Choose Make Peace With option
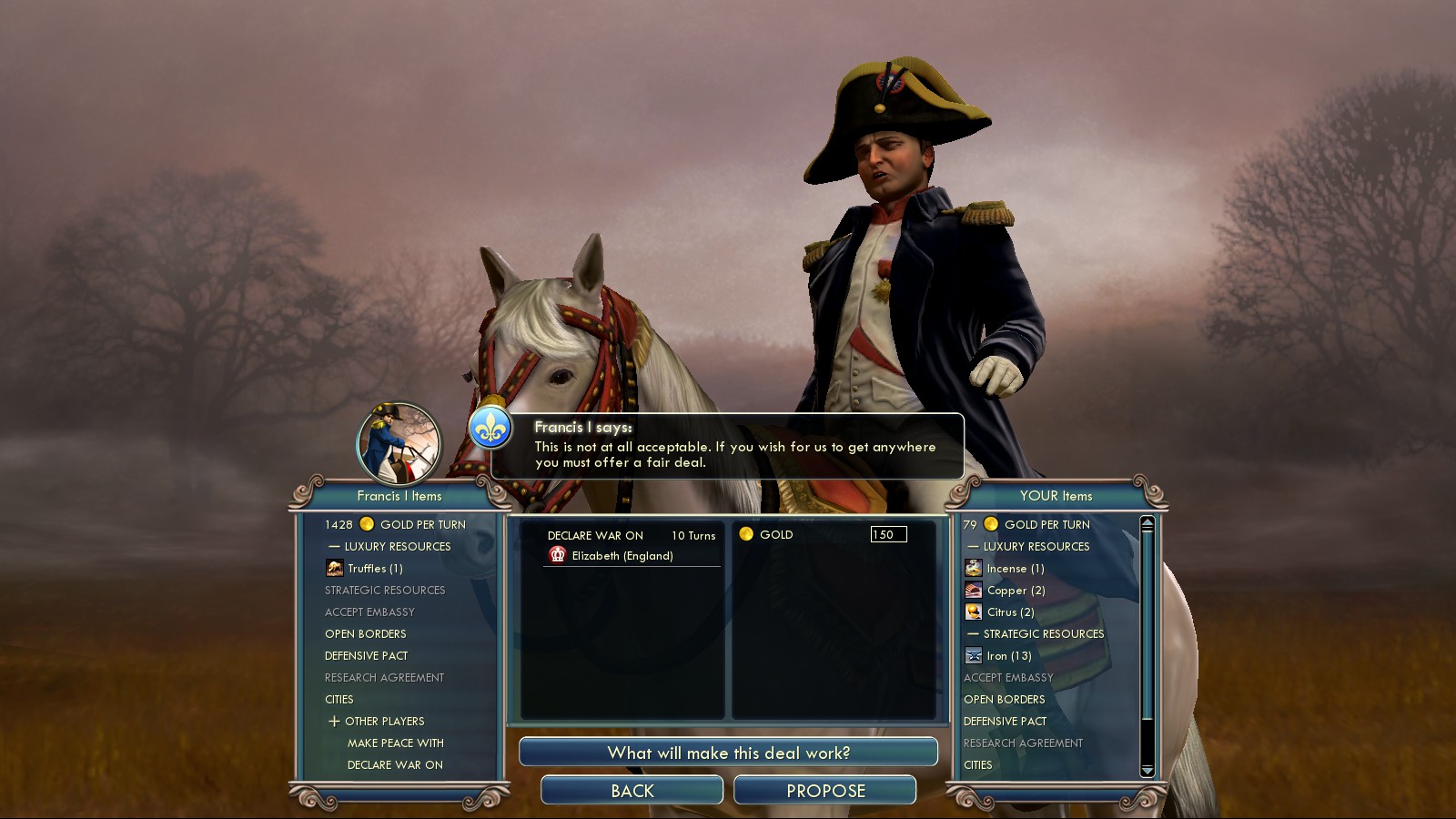Viewport: 1456px width, 819px height. point(395,743)
